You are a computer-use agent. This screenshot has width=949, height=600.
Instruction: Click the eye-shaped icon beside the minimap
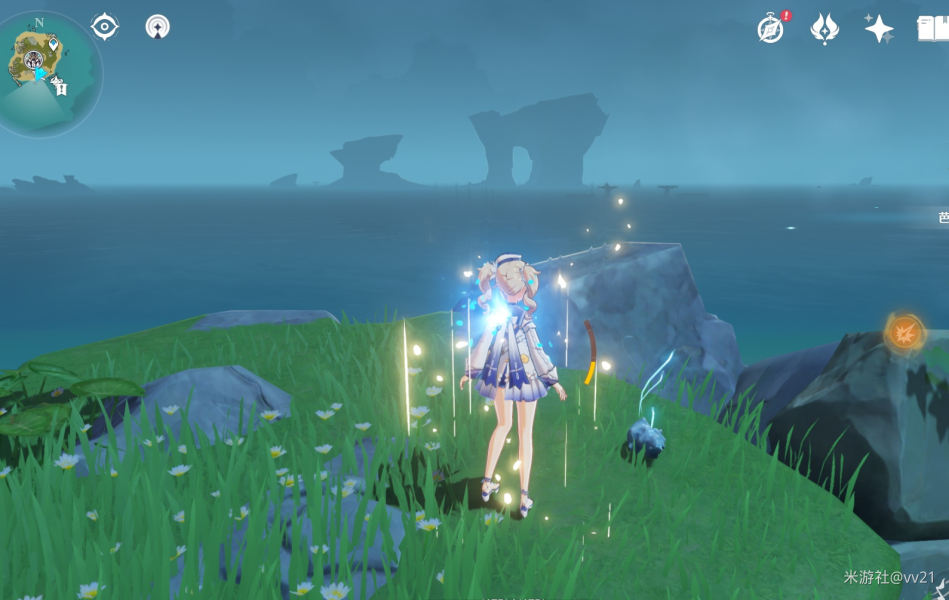coord(105,27)
